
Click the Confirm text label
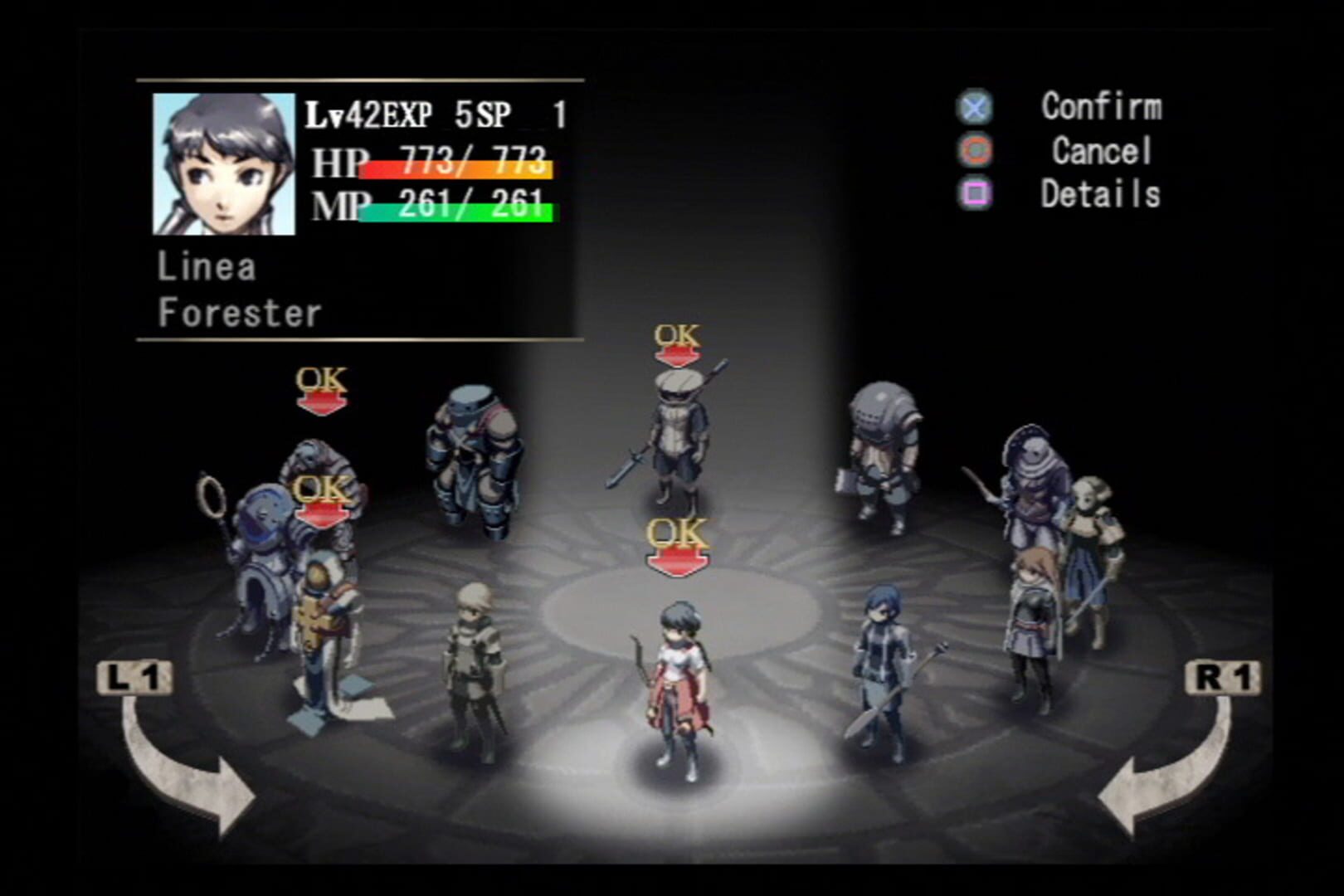pyautogui.click(x=1103, y=108)
